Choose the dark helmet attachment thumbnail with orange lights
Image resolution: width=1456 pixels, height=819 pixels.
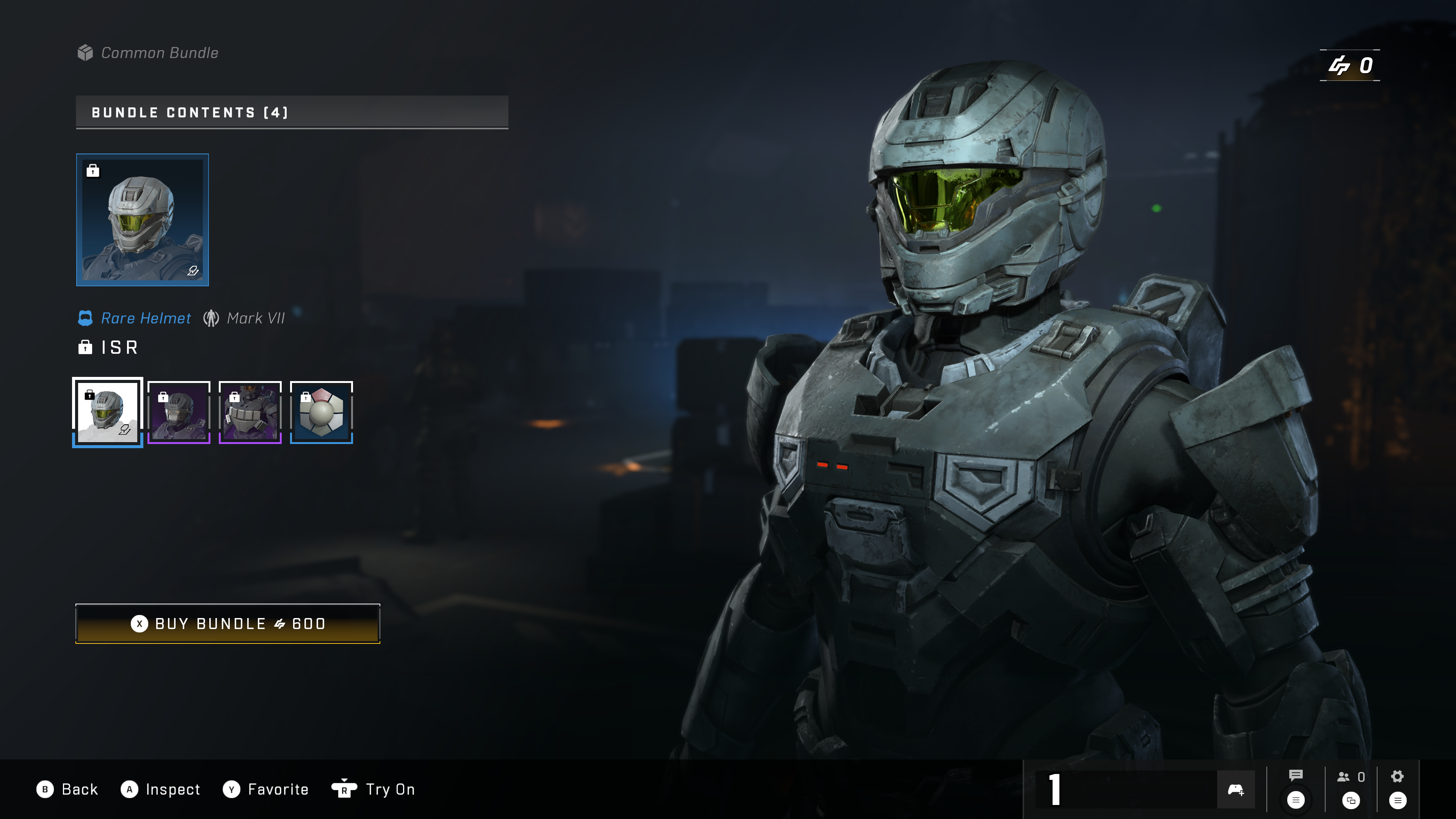click(x=179, y=412)
